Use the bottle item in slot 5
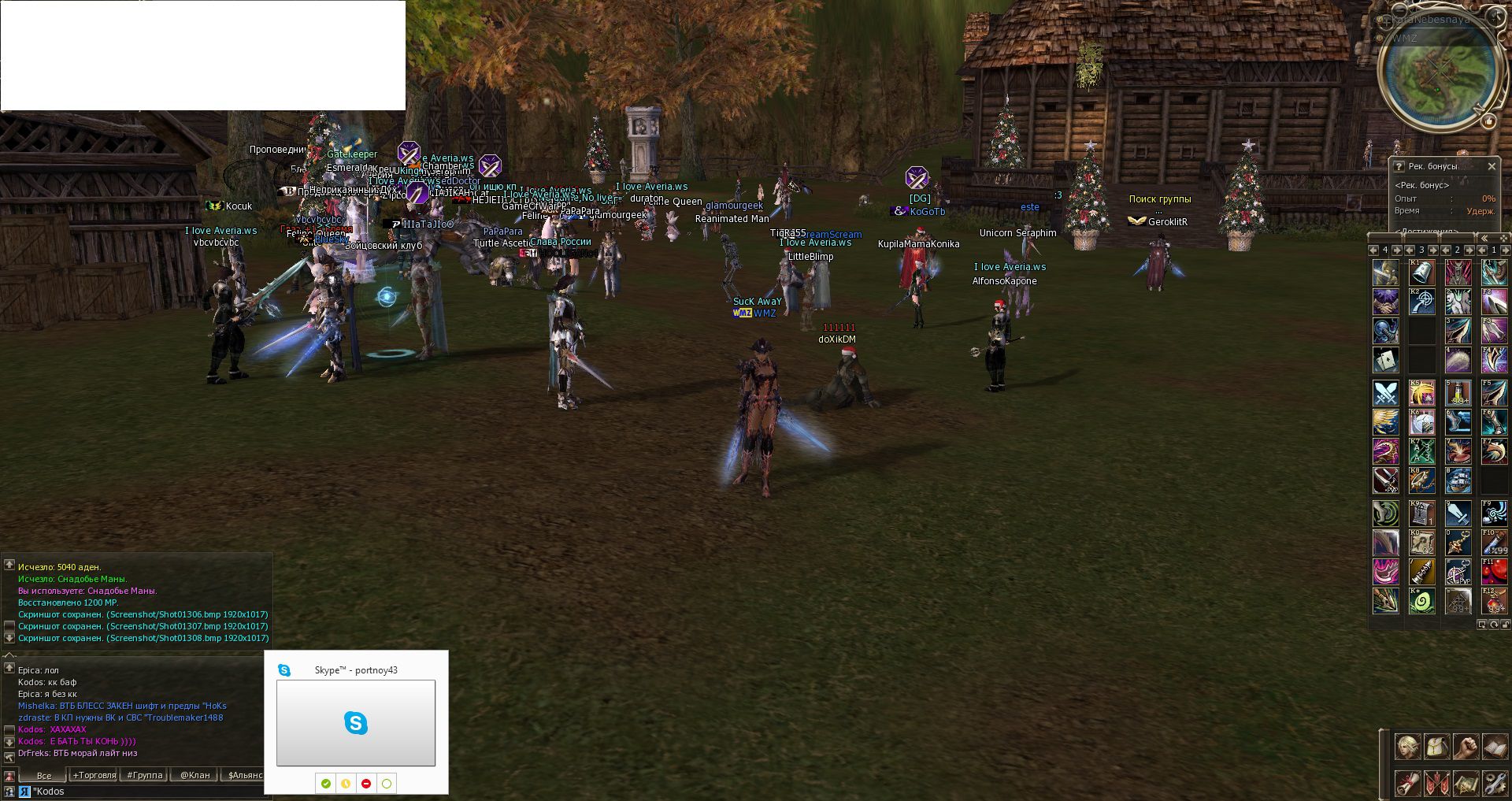 (x=1458, y=392)
